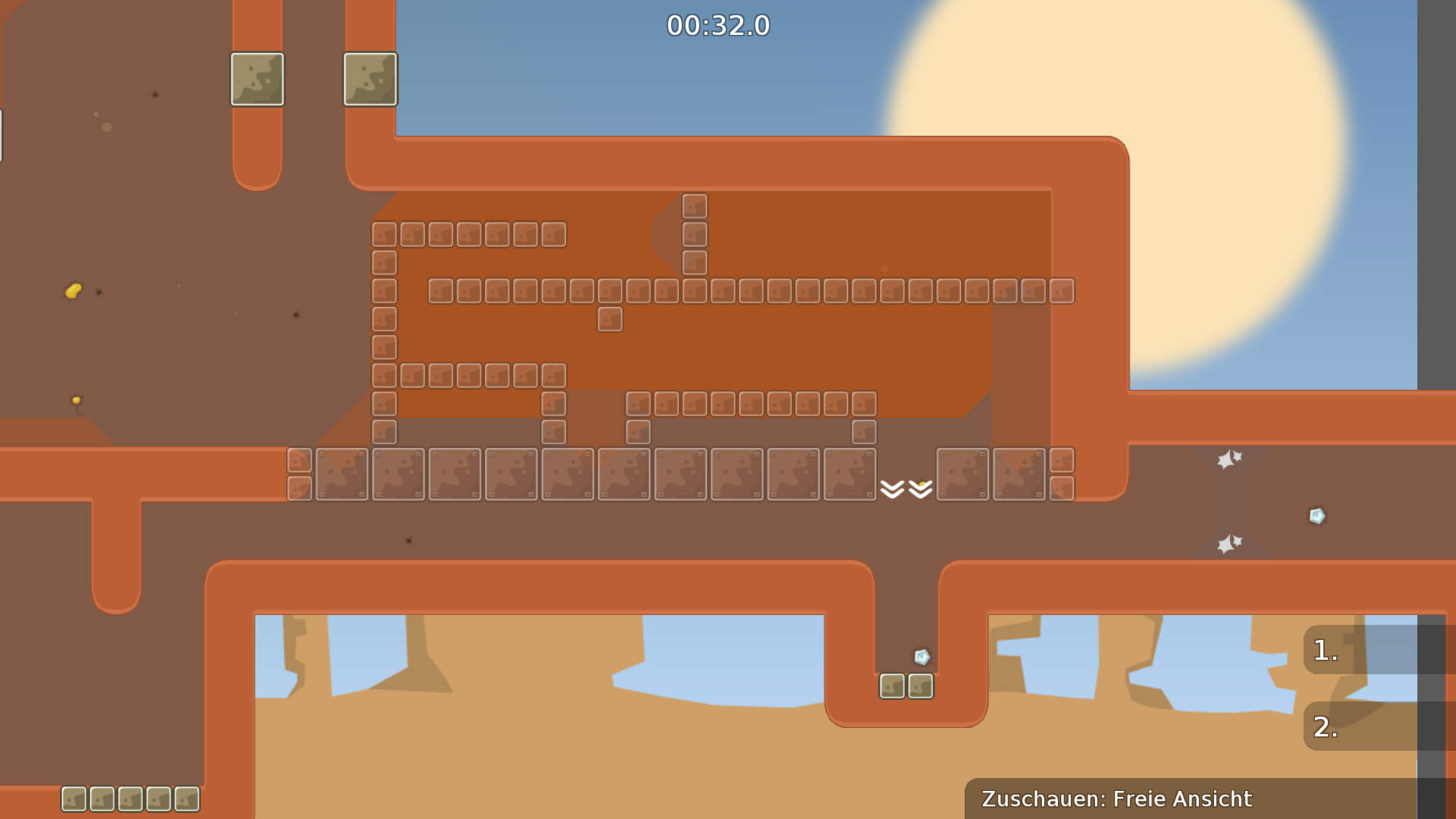Click the small hanging coin below the left ledge
This screenshot has height=819, width=1456.
[x=76, y=400]
